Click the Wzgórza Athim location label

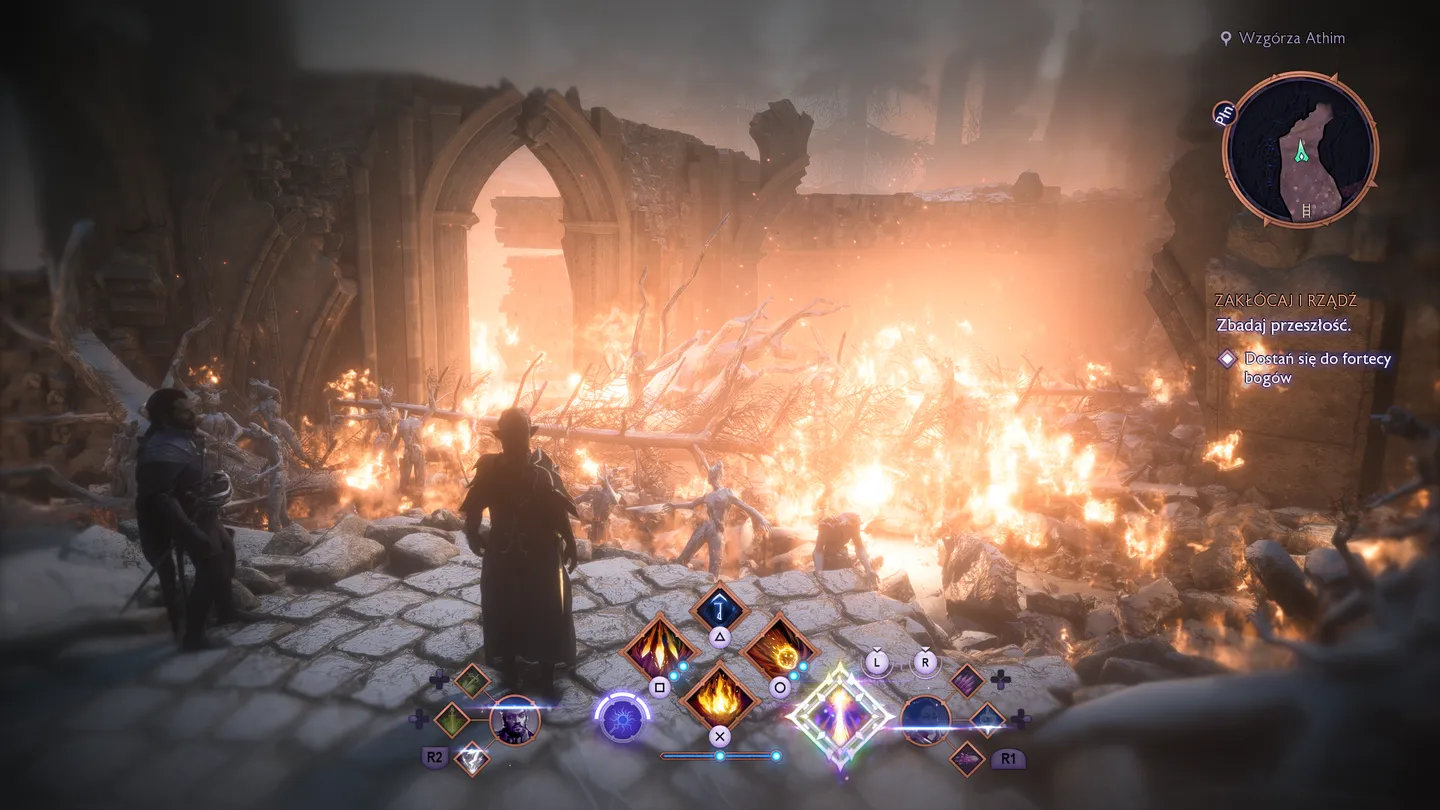1291,38
